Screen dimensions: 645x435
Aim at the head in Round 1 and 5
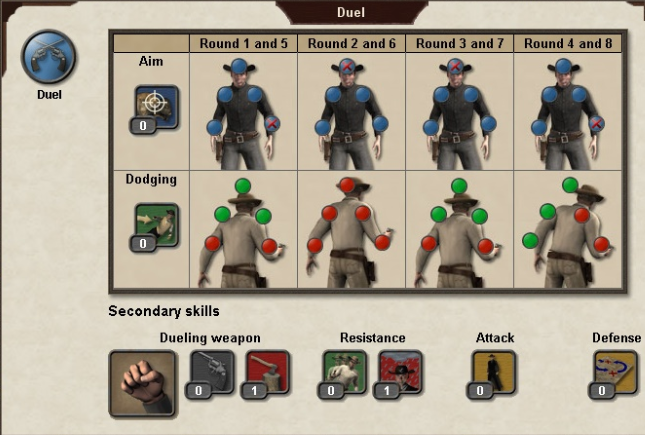pos(236,68)
